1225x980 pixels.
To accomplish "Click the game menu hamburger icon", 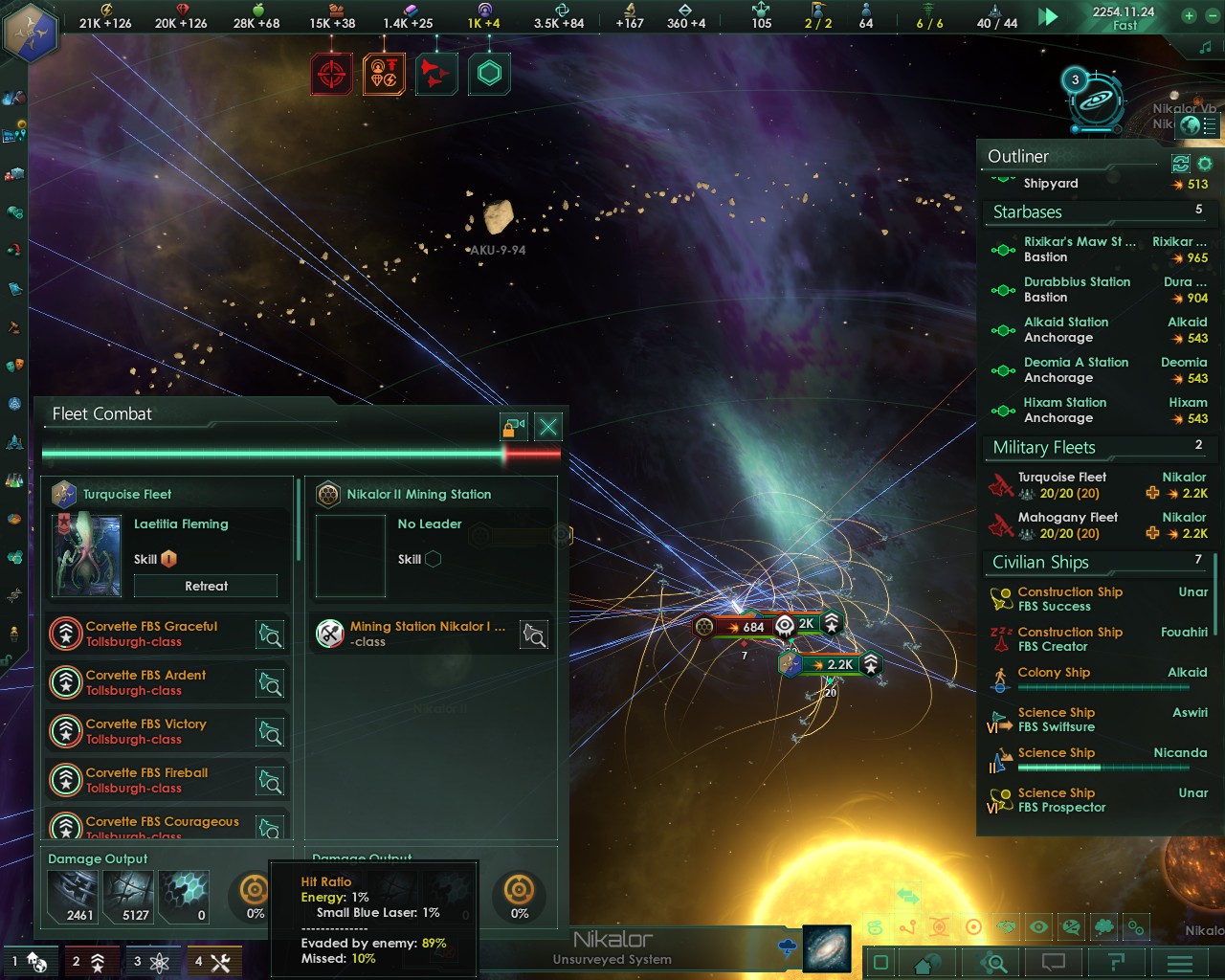I will (x=1180, y=962).
